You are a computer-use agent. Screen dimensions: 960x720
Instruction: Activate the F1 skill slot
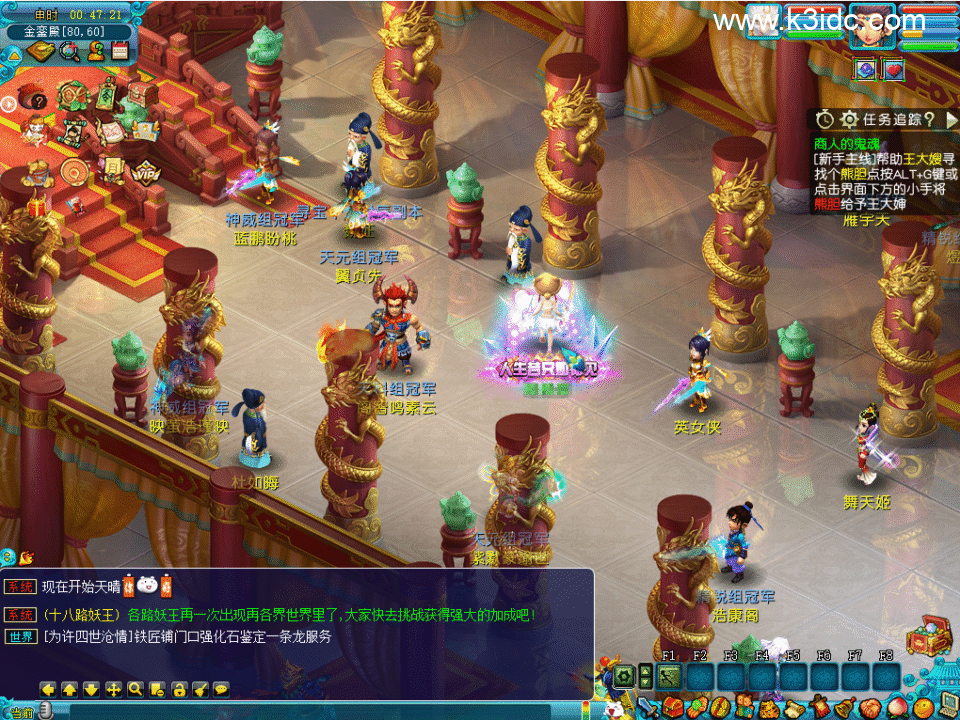tap(669, 677)
